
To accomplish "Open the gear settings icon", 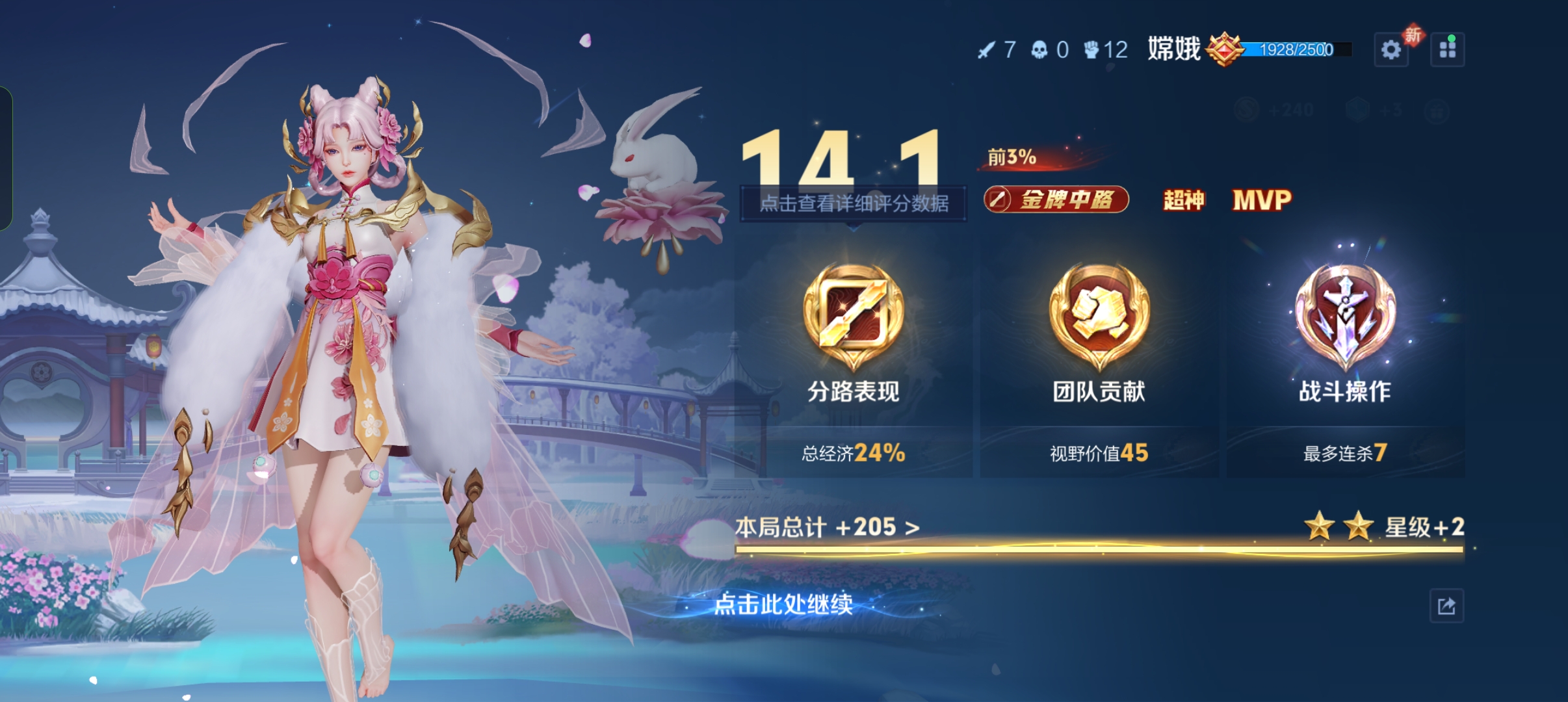I will click(x=1391, y=50).
